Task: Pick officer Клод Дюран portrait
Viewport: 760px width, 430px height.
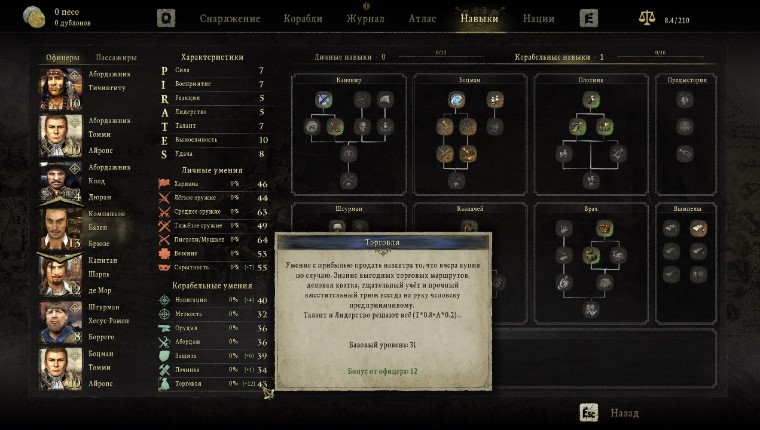Action: click(60, 181)
